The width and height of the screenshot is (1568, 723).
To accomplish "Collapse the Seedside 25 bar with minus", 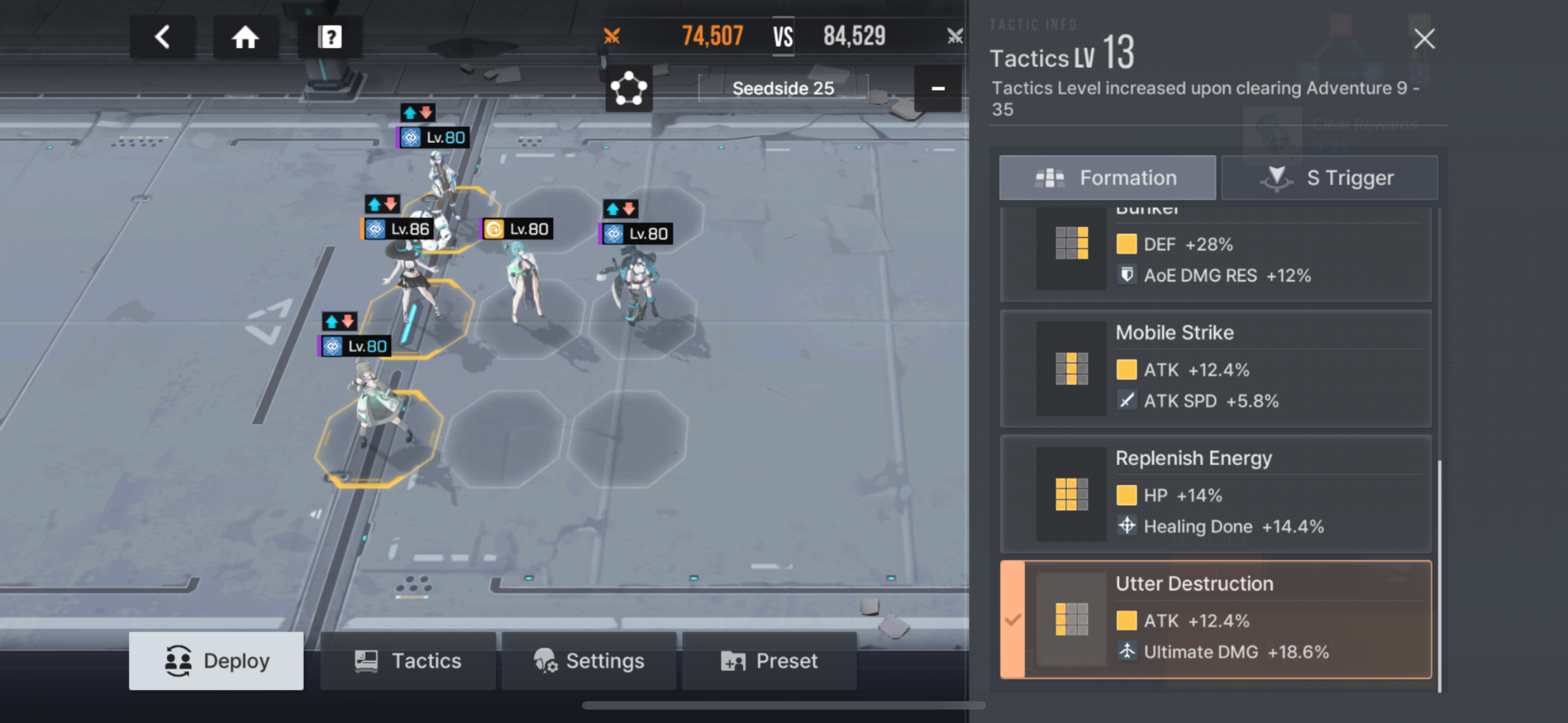I will coord(938,89).
